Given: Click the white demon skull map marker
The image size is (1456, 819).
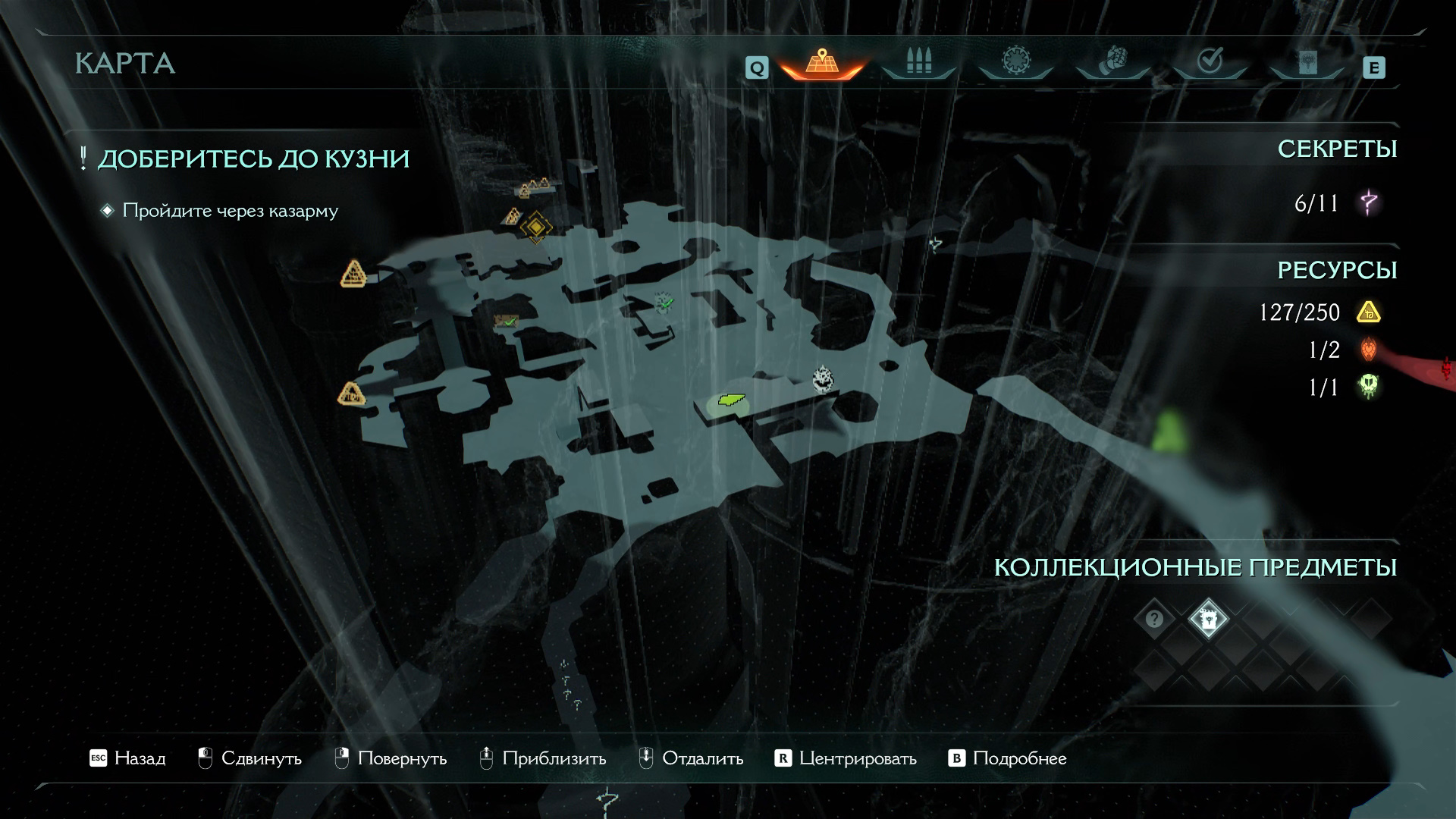Looking at the screenshot, I should (823, 378).
